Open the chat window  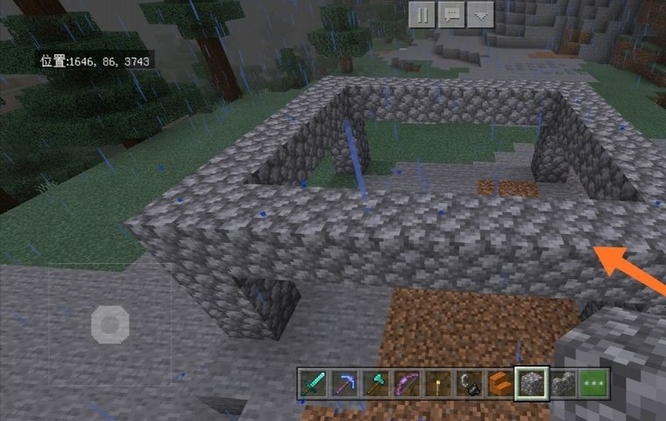pos(452,15)
